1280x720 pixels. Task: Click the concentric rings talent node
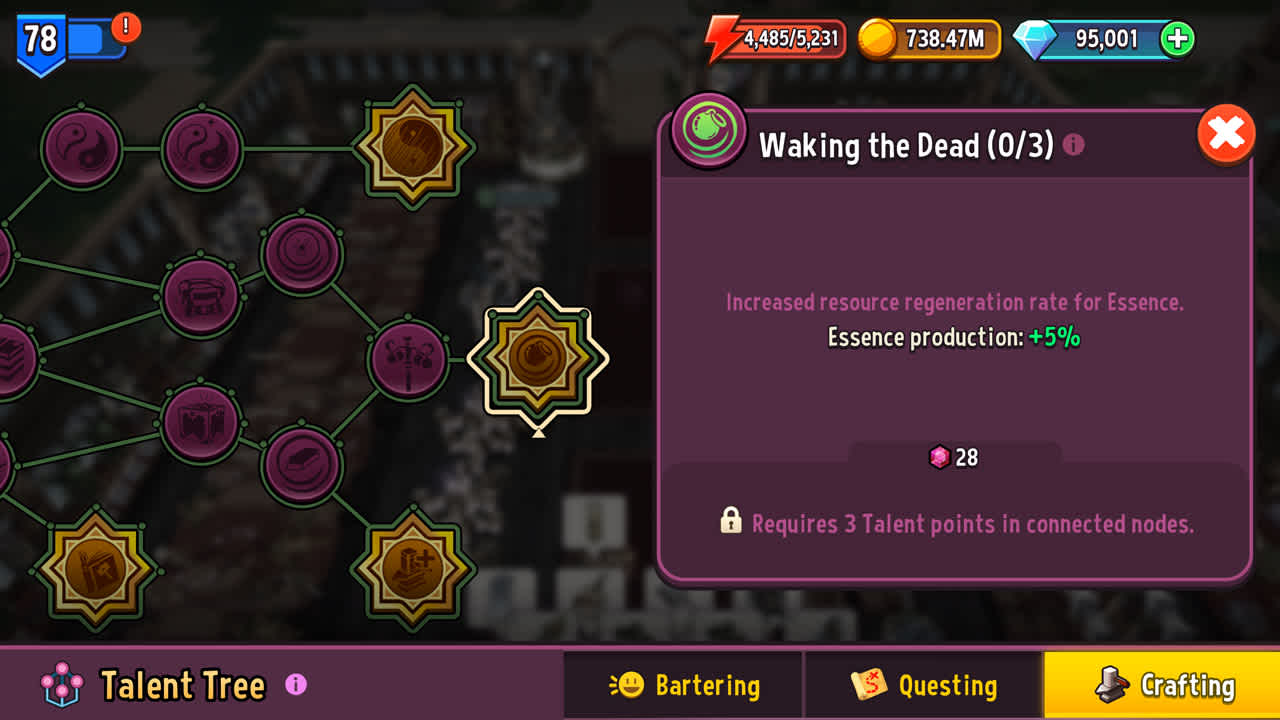point(298,253)
